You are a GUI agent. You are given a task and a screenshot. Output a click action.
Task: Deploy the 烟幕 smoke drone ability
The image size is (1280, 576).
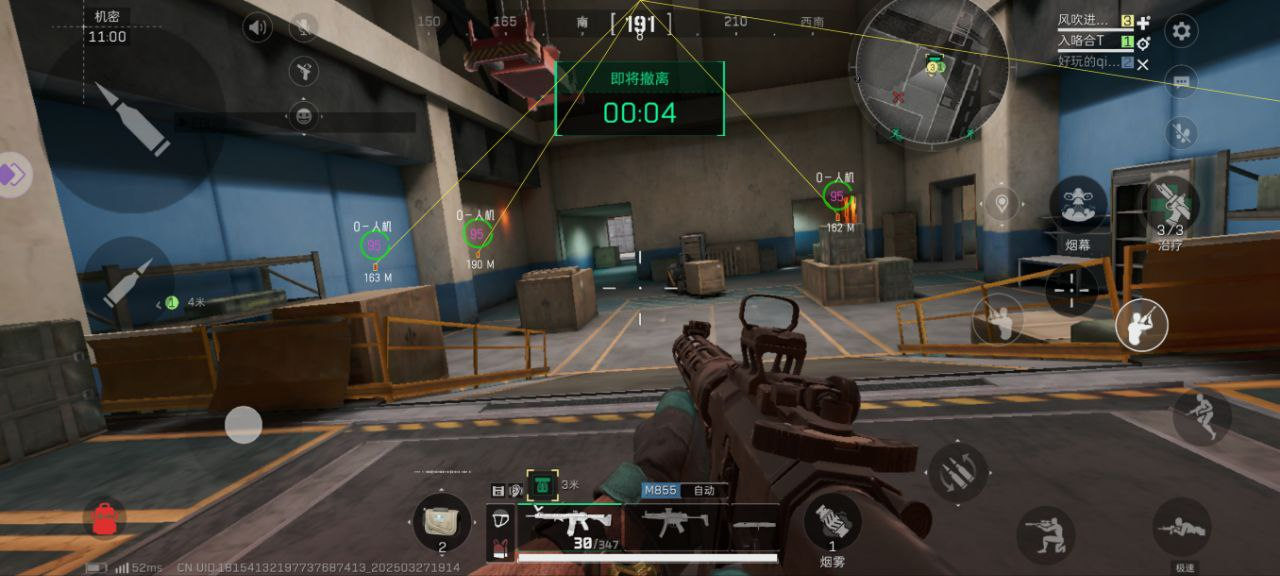1078,204
